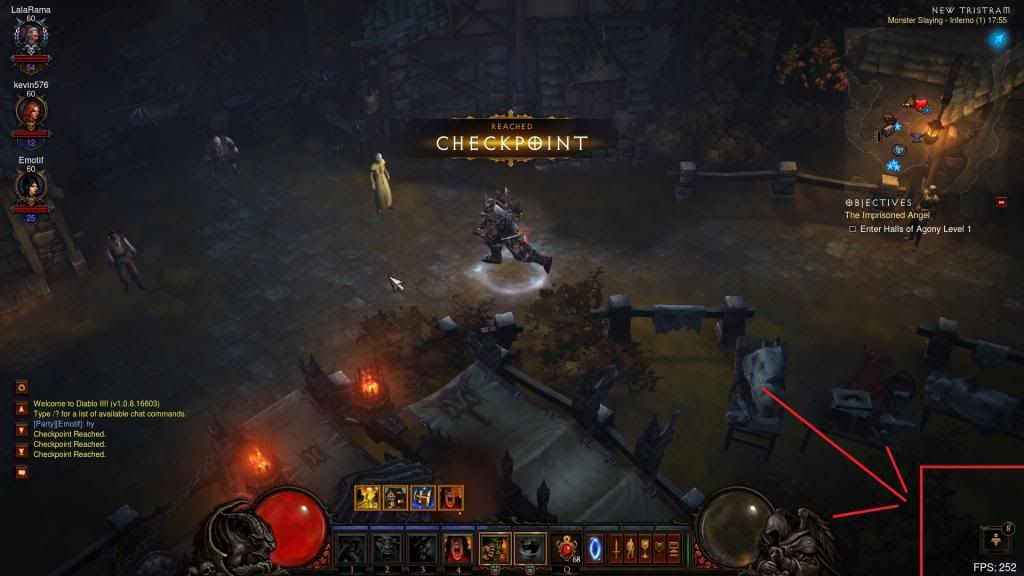
Task: Activate the skill in action bar slot 1
Action: click(349, 548)
